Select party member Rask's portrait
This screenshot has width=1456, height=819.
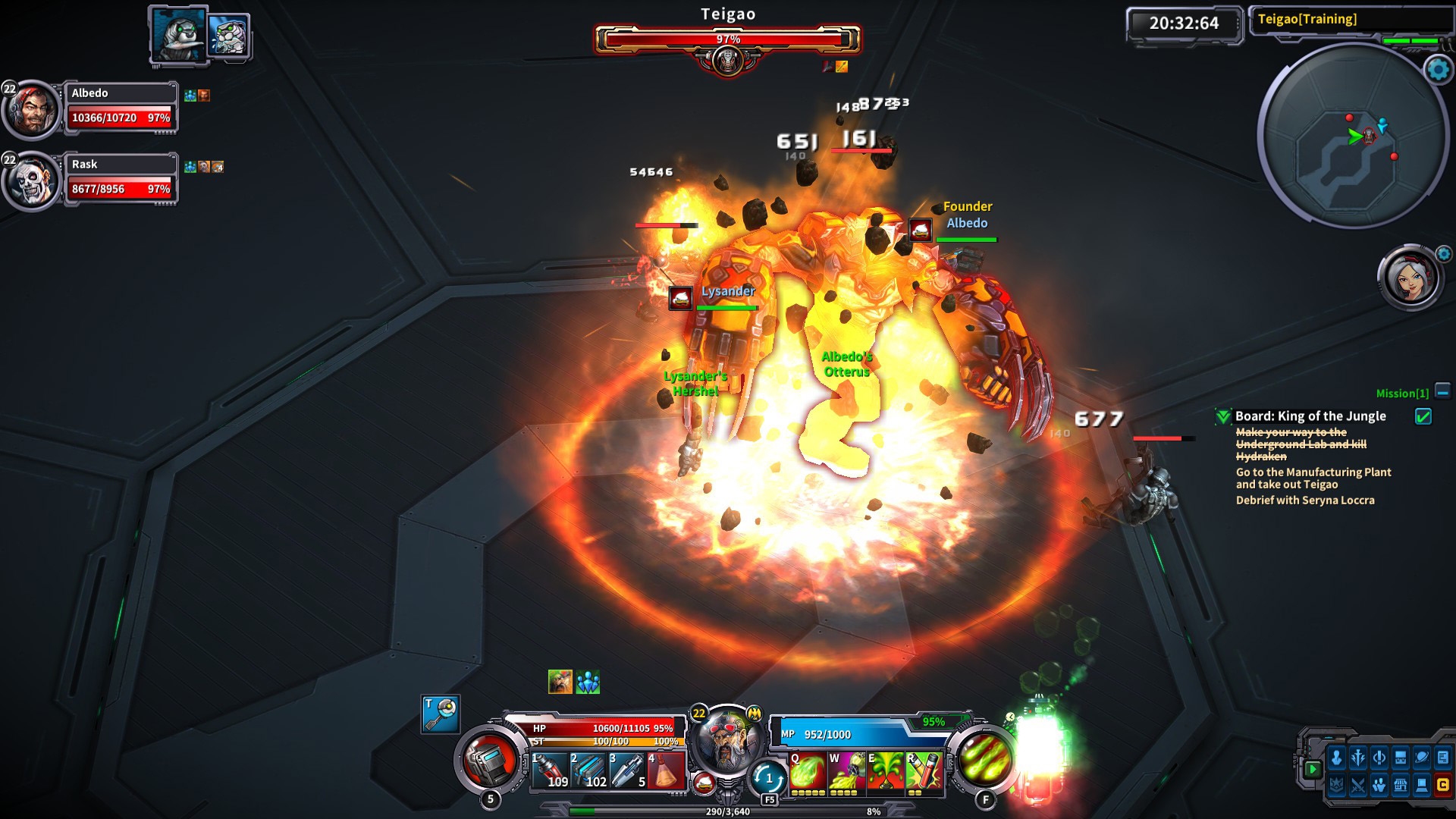[32, 182]
